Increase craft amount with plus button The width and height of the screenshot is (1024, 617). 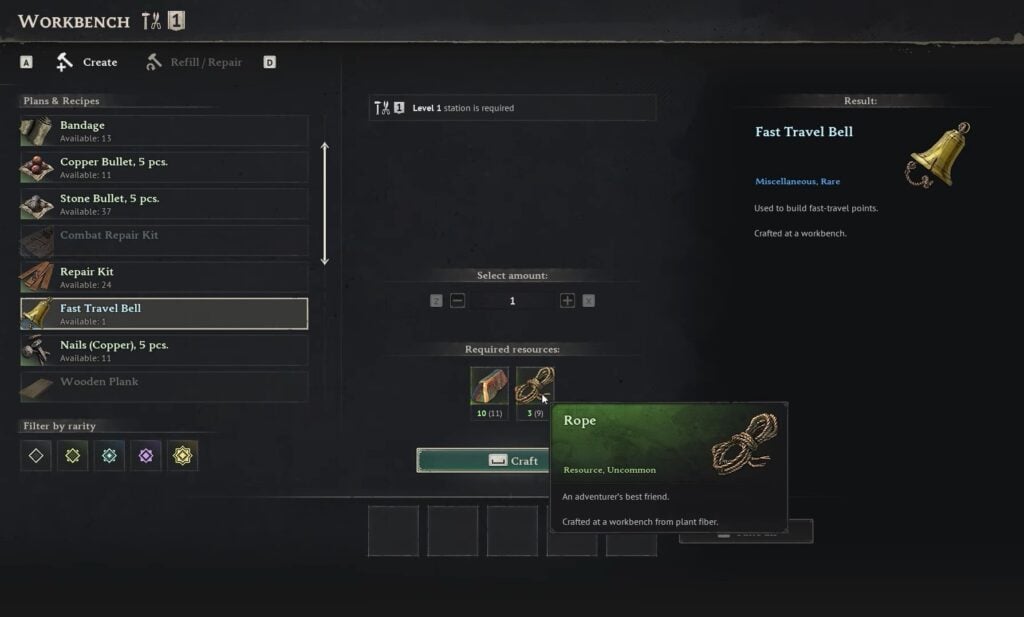pos(567,301)
